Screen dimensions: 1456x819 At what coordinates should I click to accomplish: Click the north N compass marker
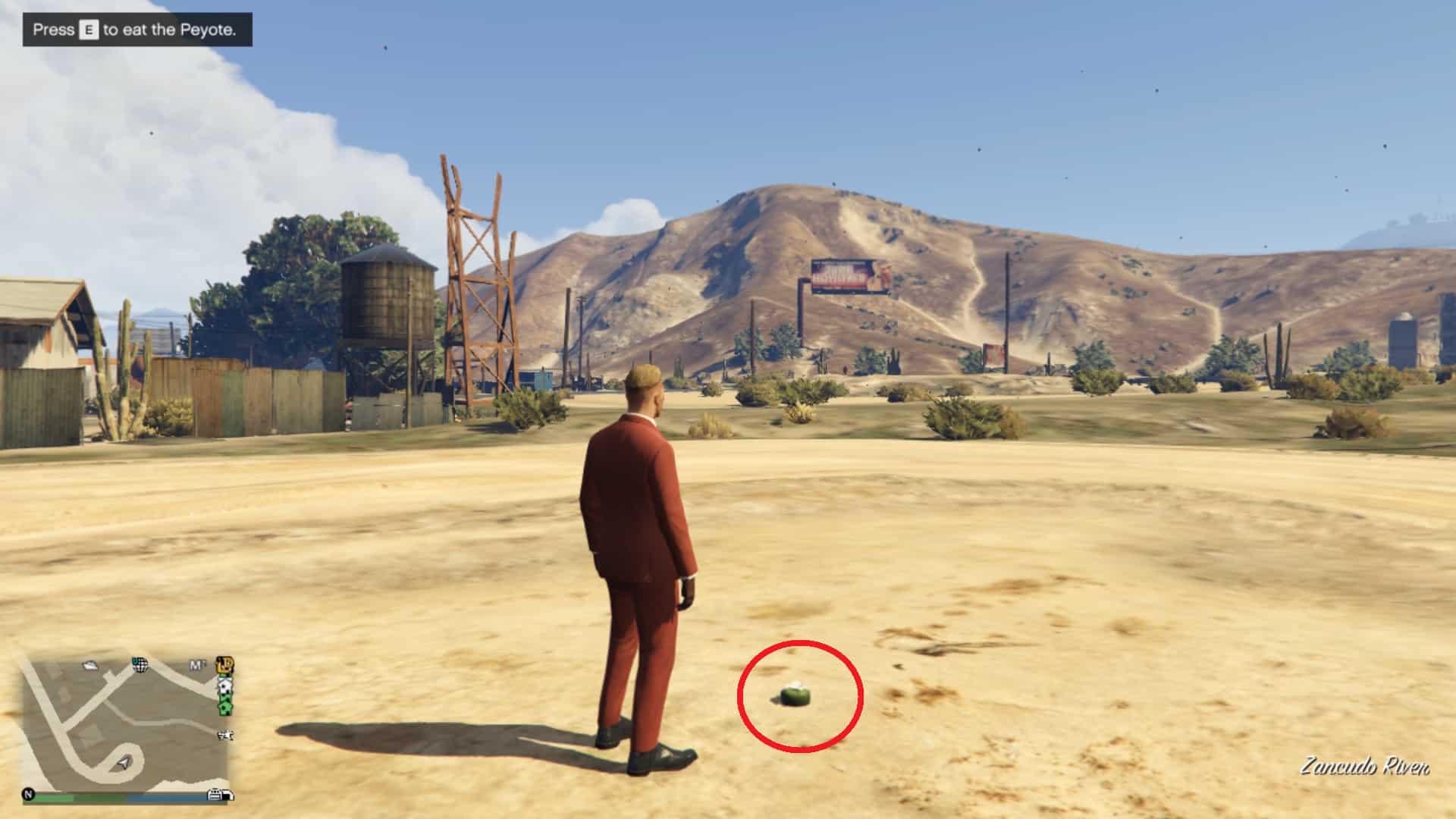pyautogui.click(x=29, y=795)
